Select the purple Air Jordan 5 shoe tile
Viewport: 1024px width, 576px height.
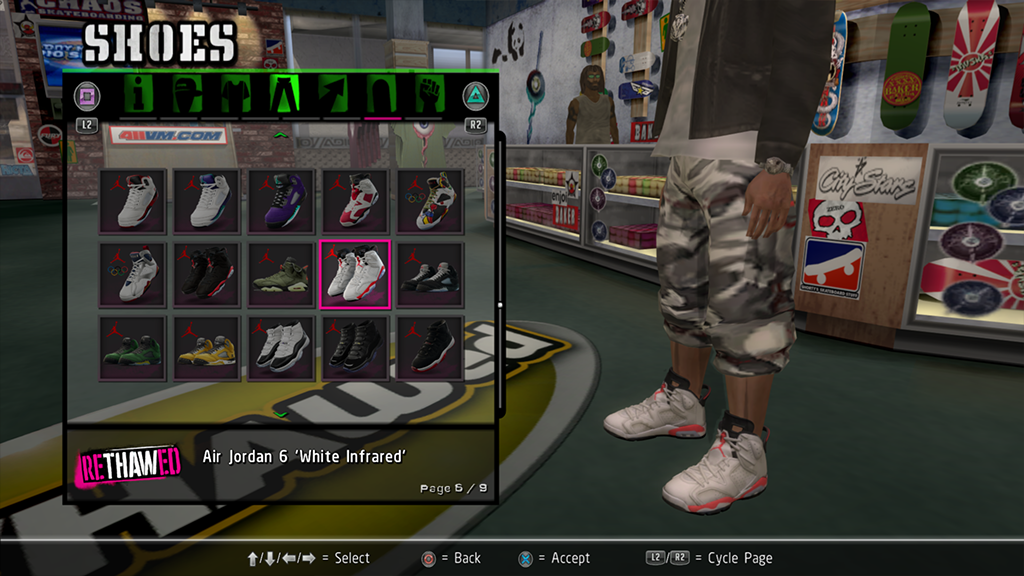[281, 201]
